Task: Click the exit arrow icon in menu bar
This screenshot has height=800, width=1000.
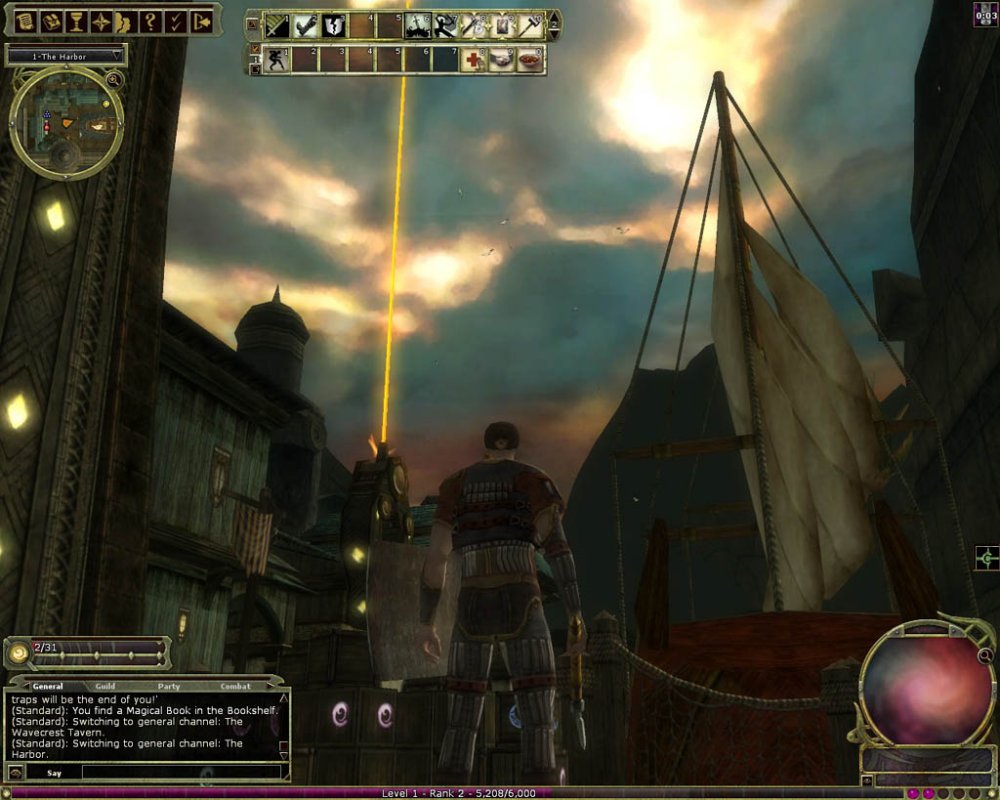Action: pyautogui.click(x=202, y=20)
